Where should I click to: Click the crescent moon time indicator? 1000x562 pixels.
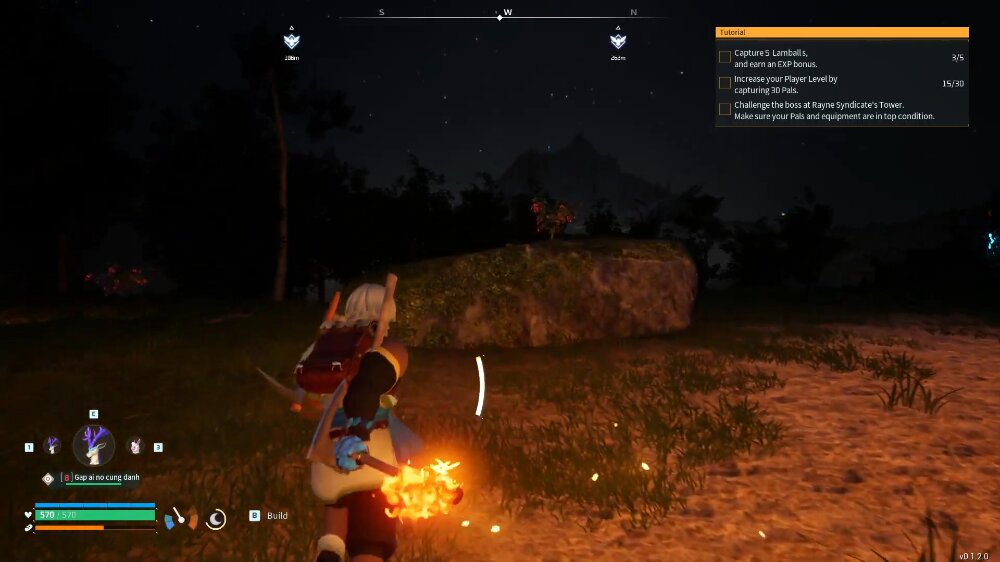tap(216, 518)
